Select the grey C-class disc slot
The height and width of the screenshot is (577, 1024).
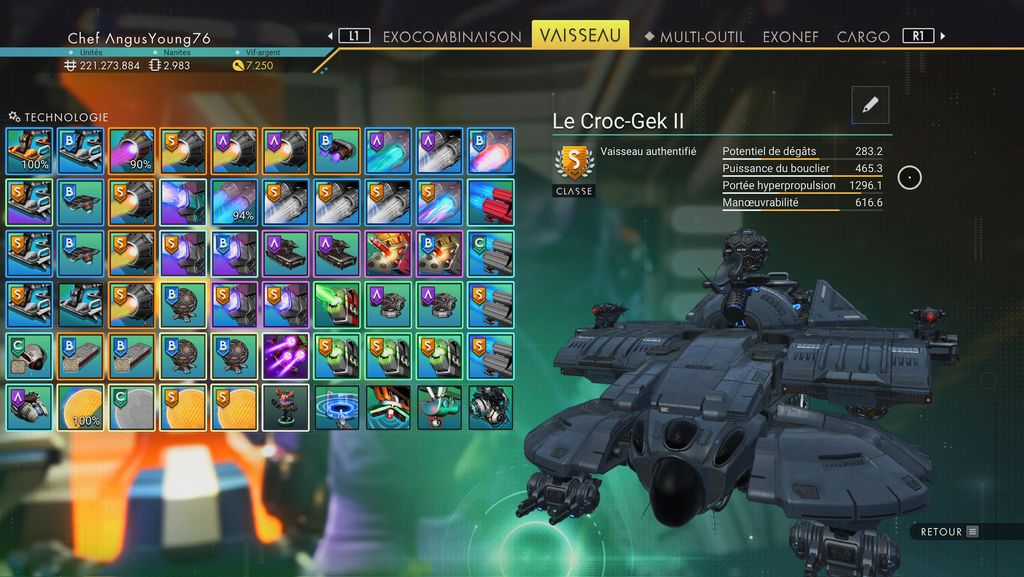click(x=132, y=408)
